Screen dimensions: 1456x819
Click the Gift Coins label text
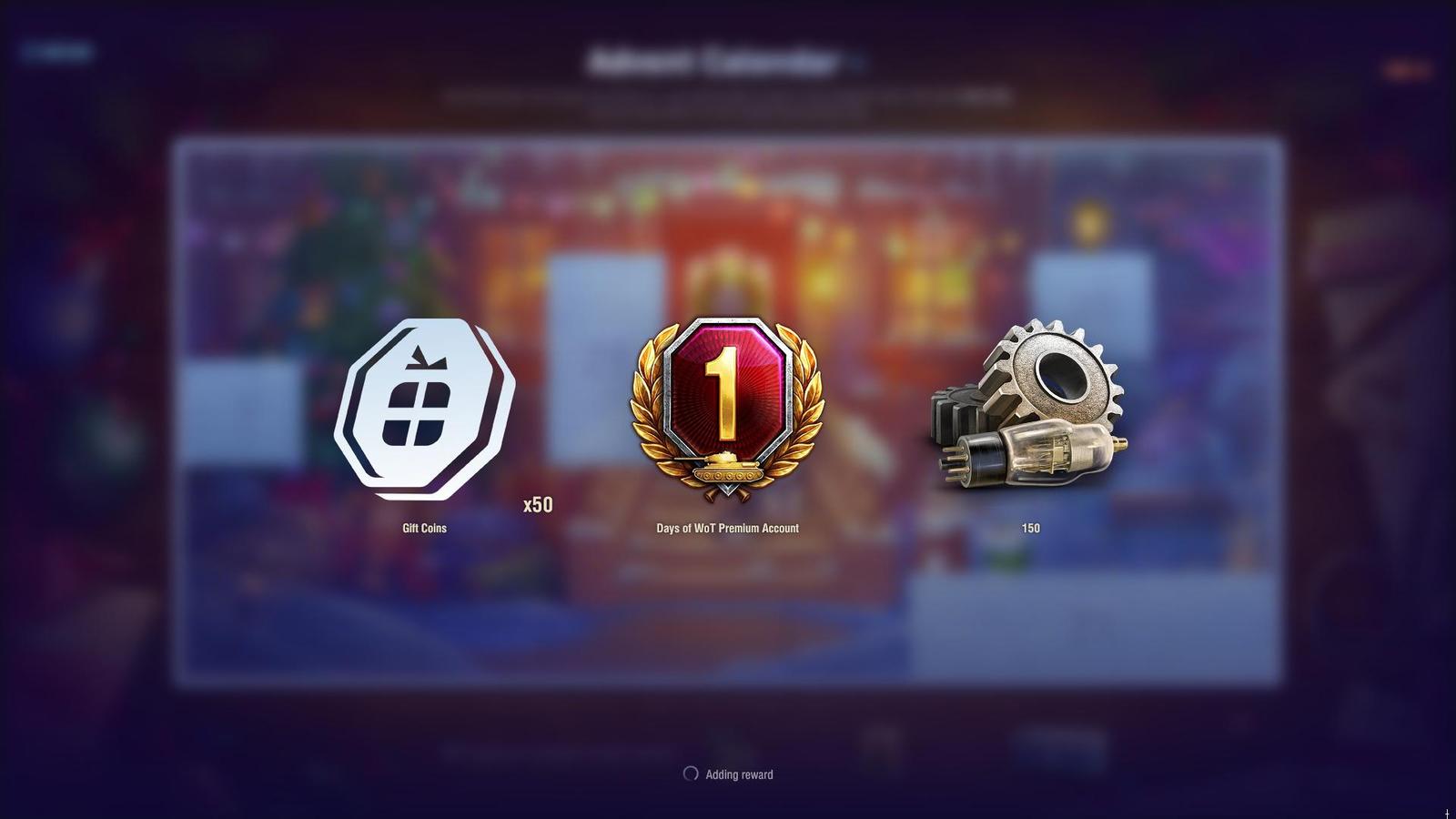pyautogui.click(x=424, y=528)
